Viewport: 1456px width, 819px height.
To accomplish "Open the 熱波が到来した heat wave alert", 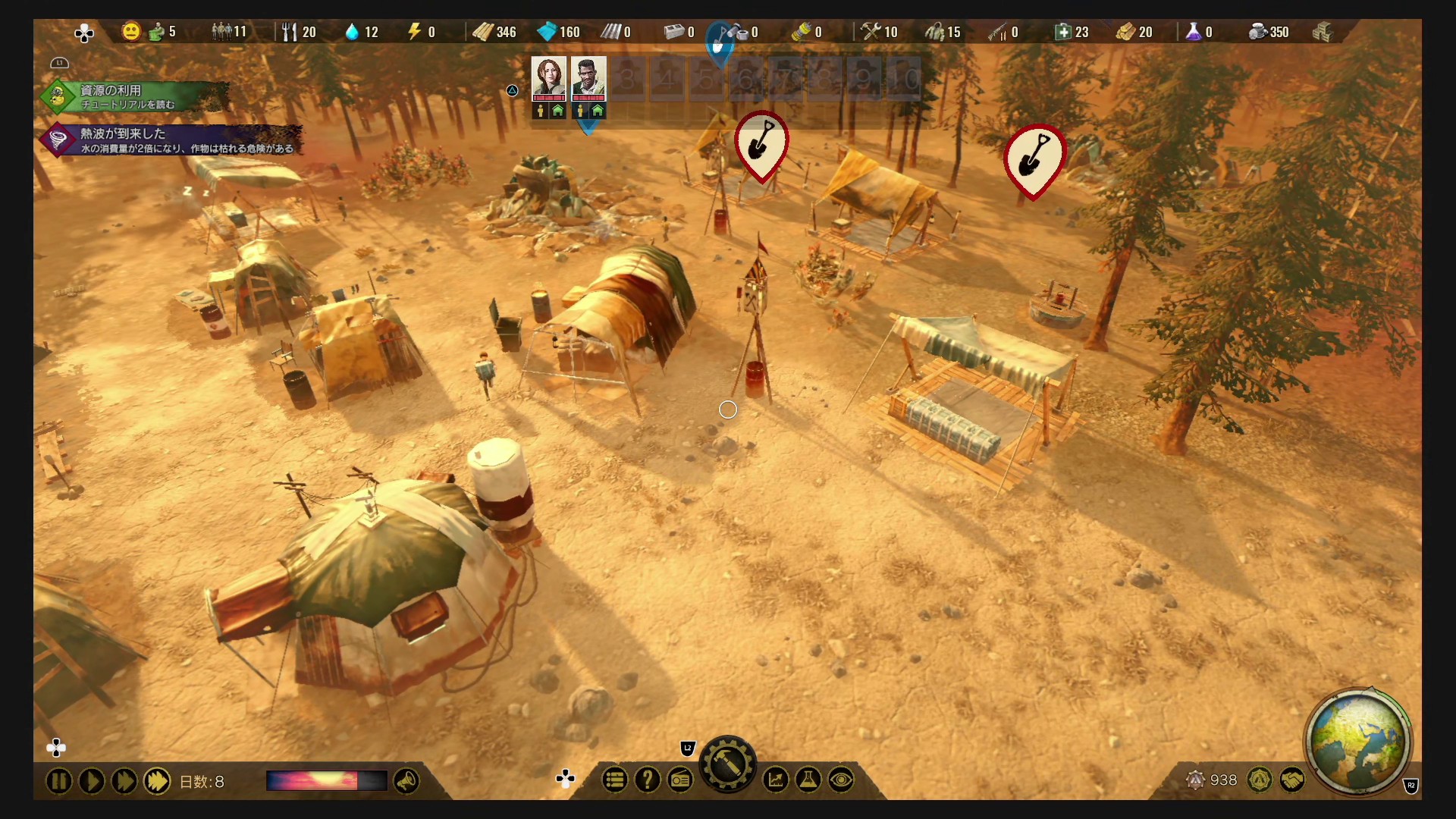I will pos(174,140).
